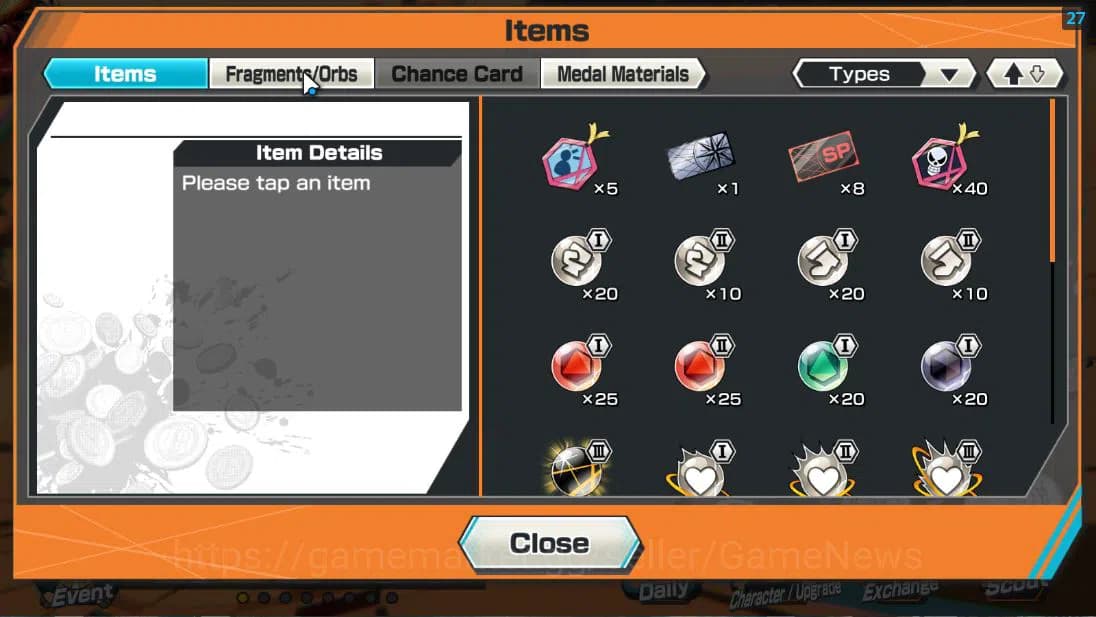Pick the green orb tier I item
The image size is (1096, 617).
tap(823, 367)
